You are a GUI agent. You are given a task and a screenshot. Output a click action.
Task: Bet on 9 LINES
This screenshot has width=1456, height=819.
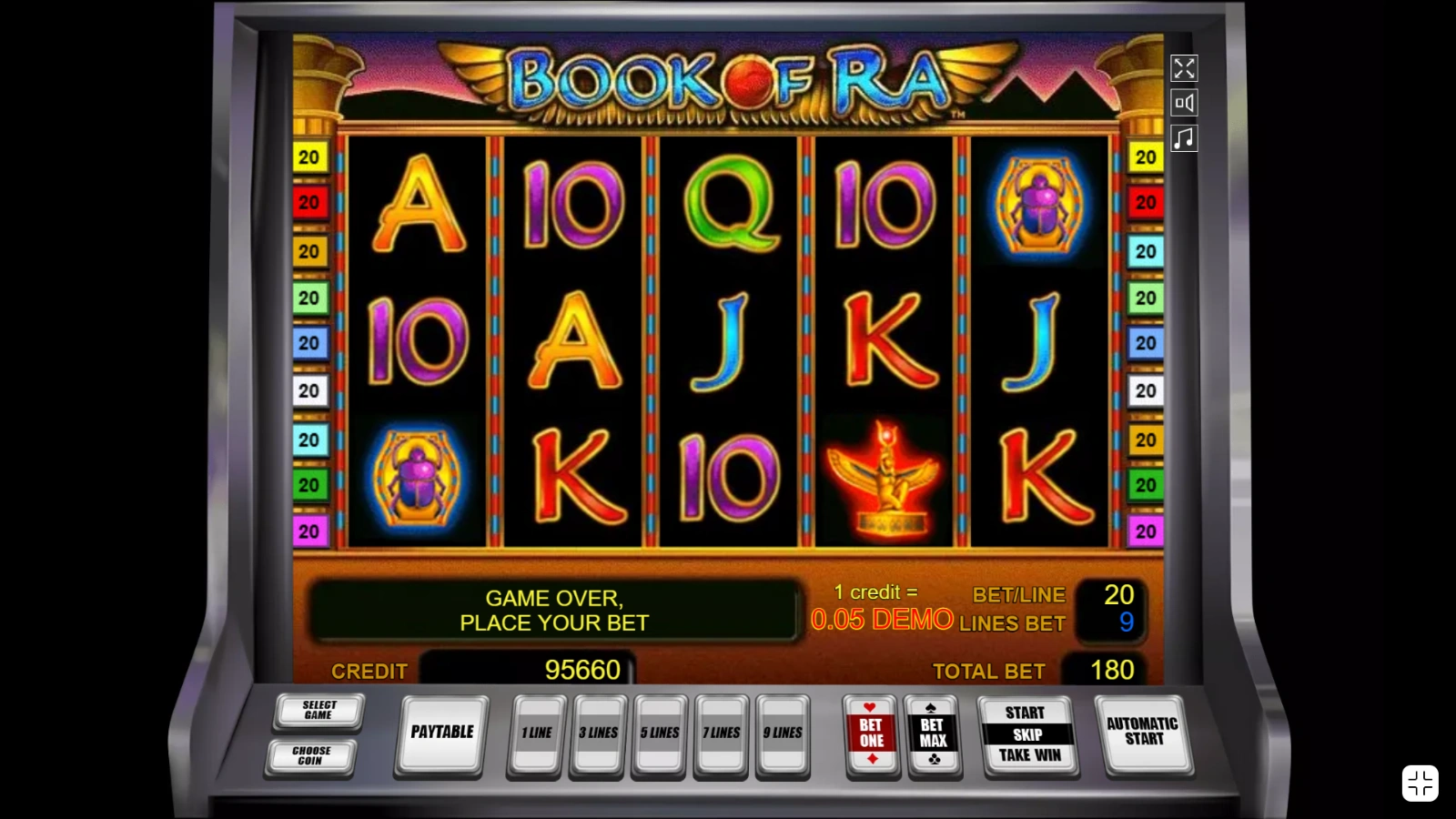point(784,731)
